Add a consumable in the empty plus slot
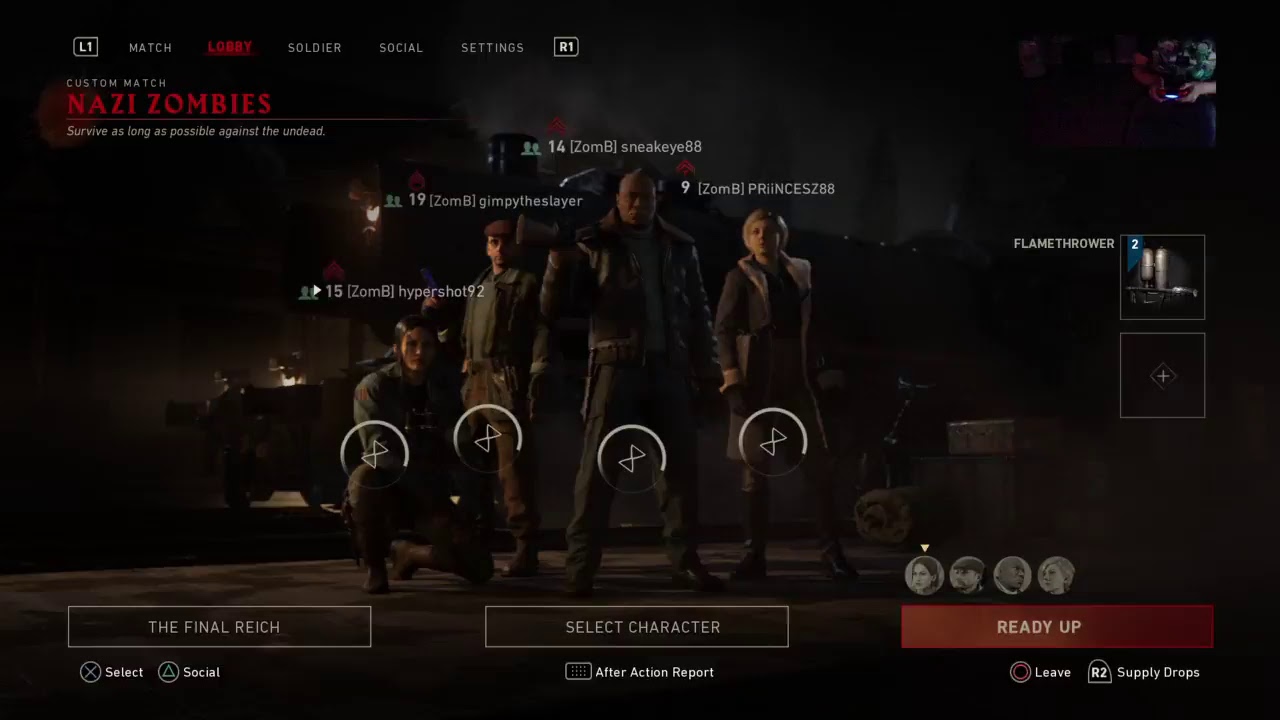Screen dimensions: 1280x720 (x=1162, y=375)
